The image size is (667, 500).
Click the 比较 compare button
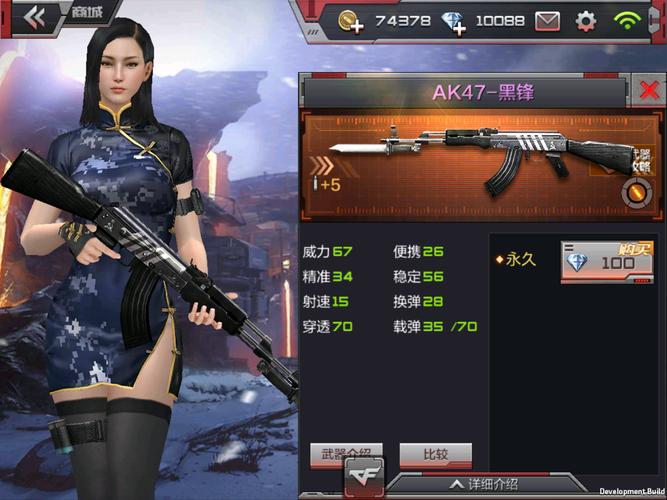pos(435,453)
